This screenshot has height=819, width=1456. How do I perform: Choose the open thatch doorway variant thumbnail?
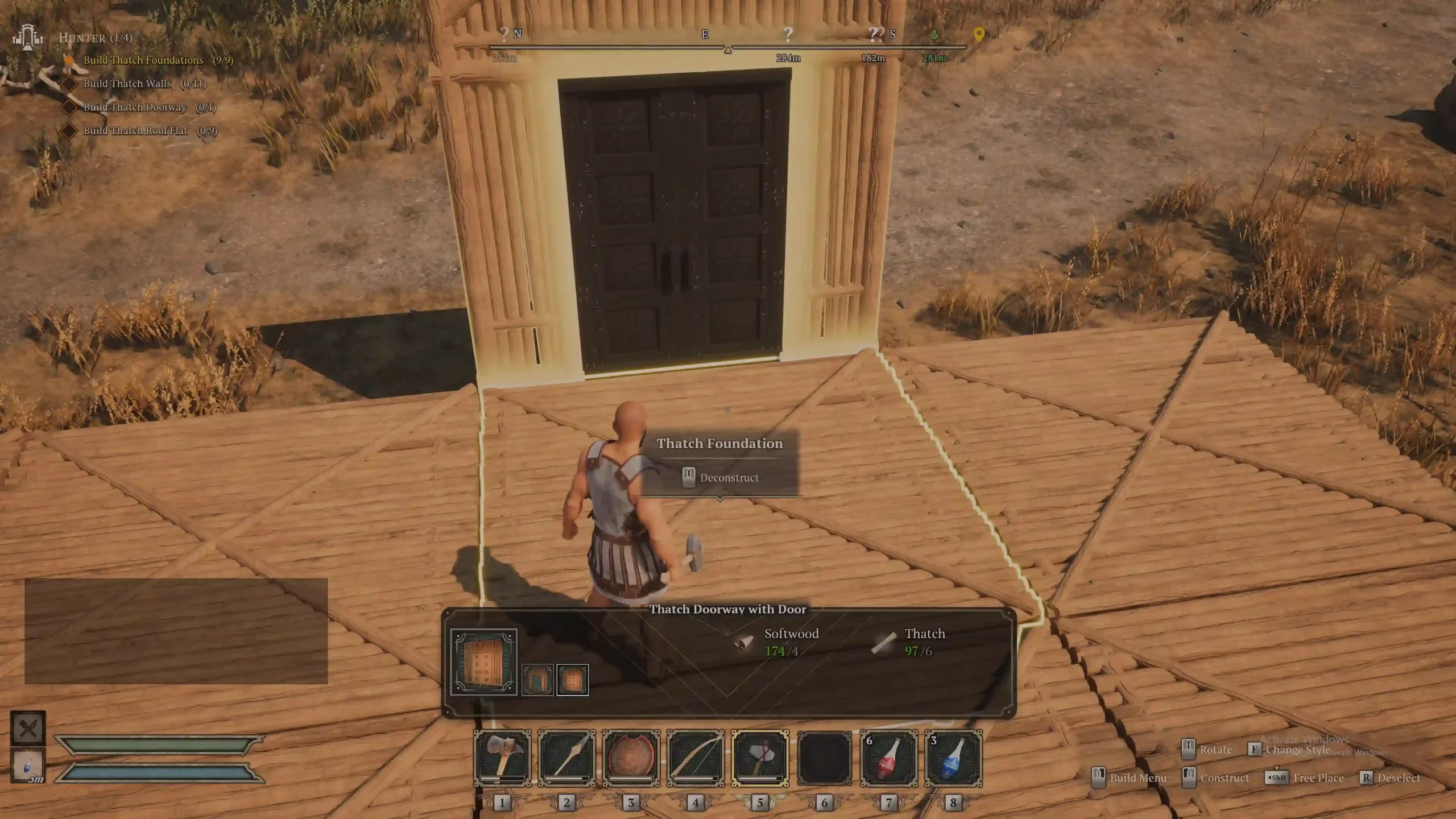(537, 680)
